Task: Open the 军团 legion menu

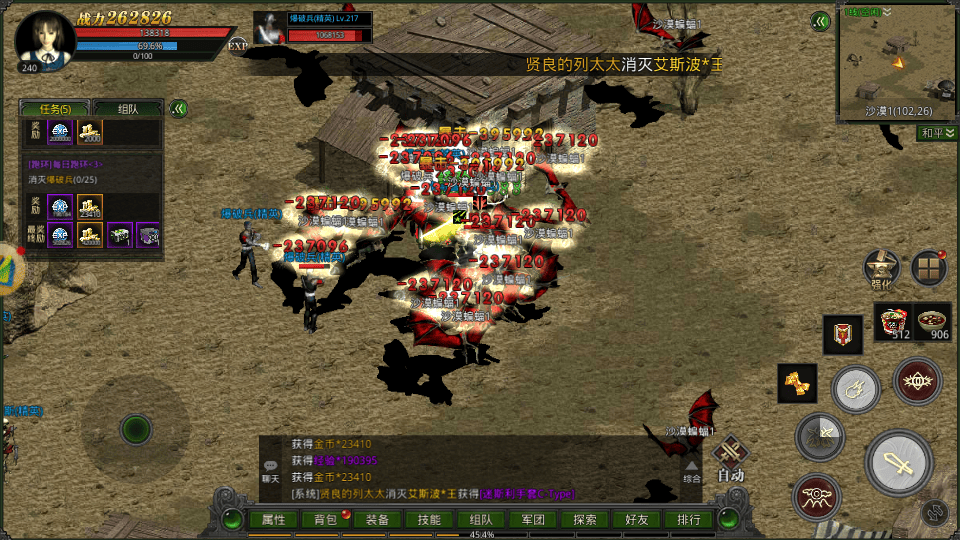Action: 533,520
